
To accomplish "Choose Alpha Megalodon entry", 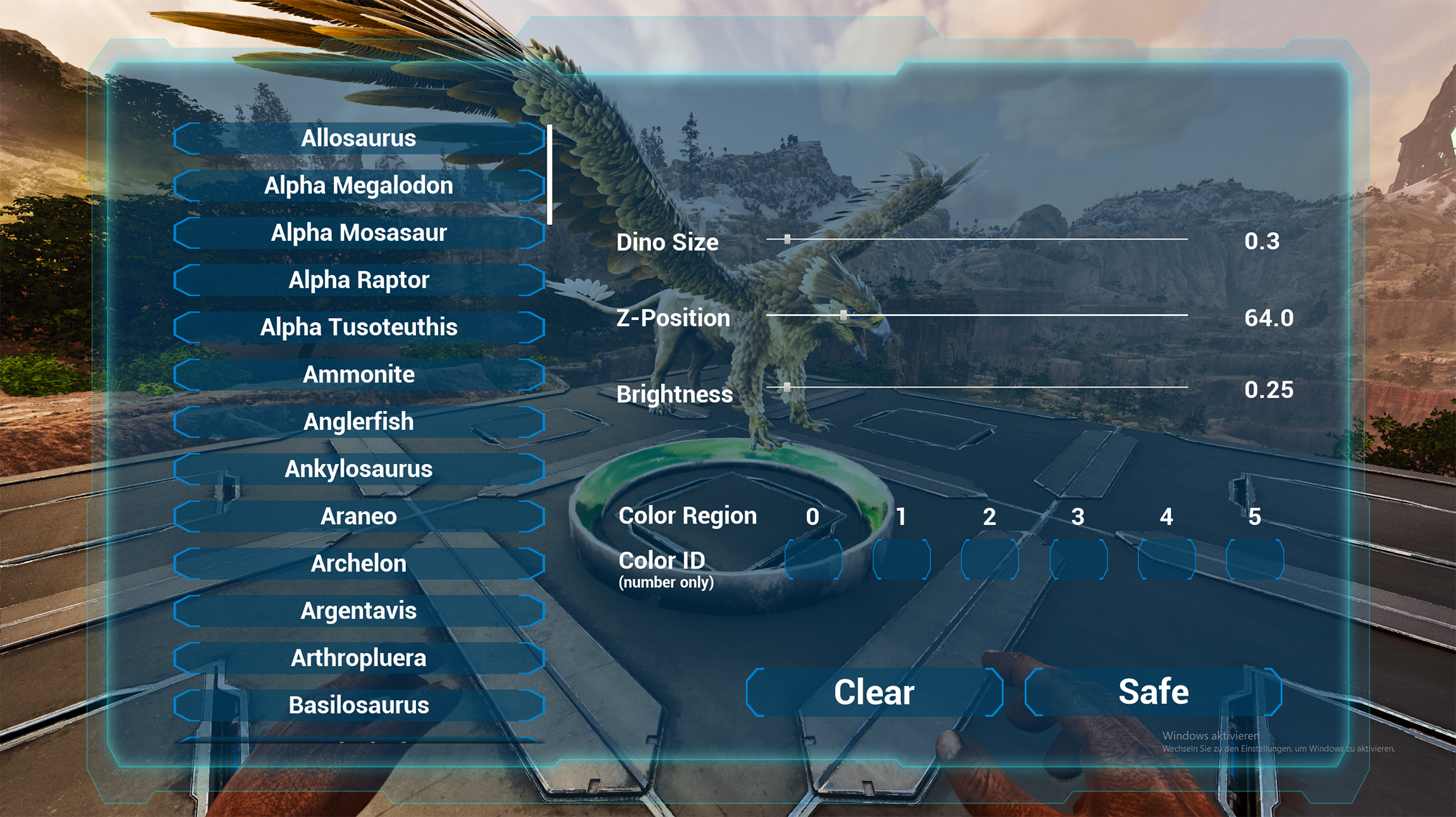I will click(x=358, y=186).
